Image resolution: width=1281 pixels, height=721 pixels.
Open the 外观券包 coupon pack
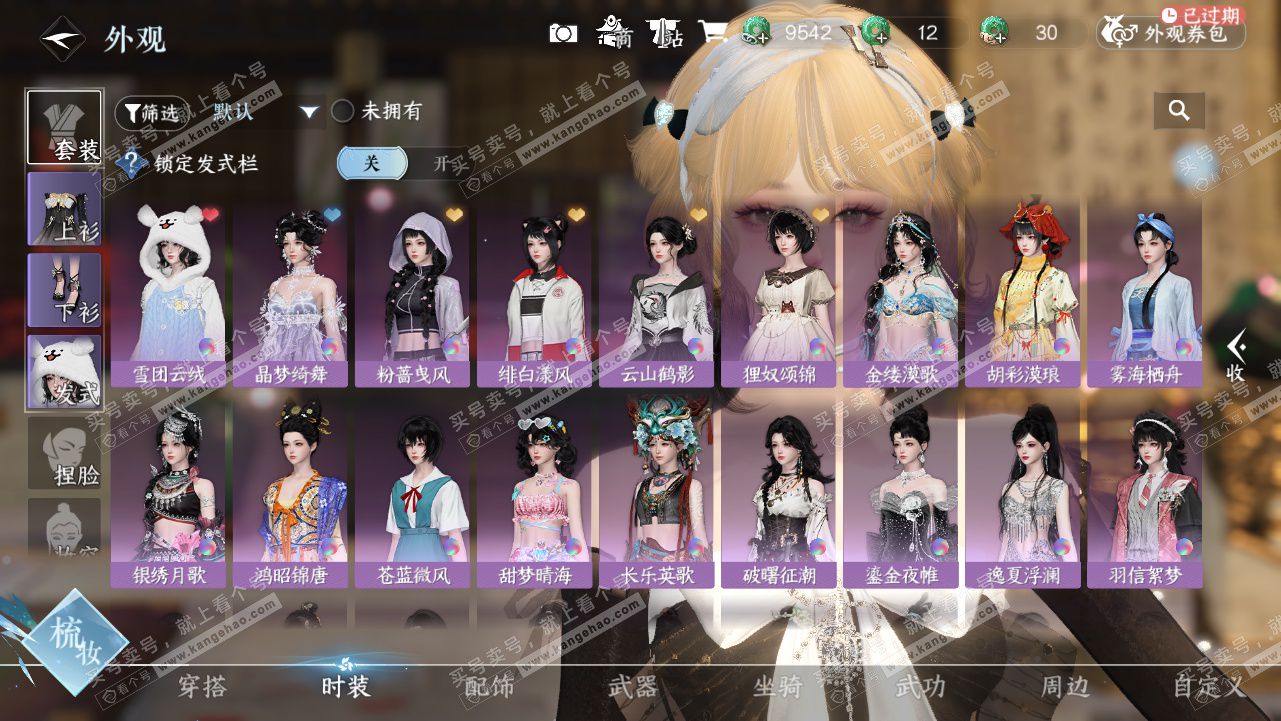coord(1171,34)
